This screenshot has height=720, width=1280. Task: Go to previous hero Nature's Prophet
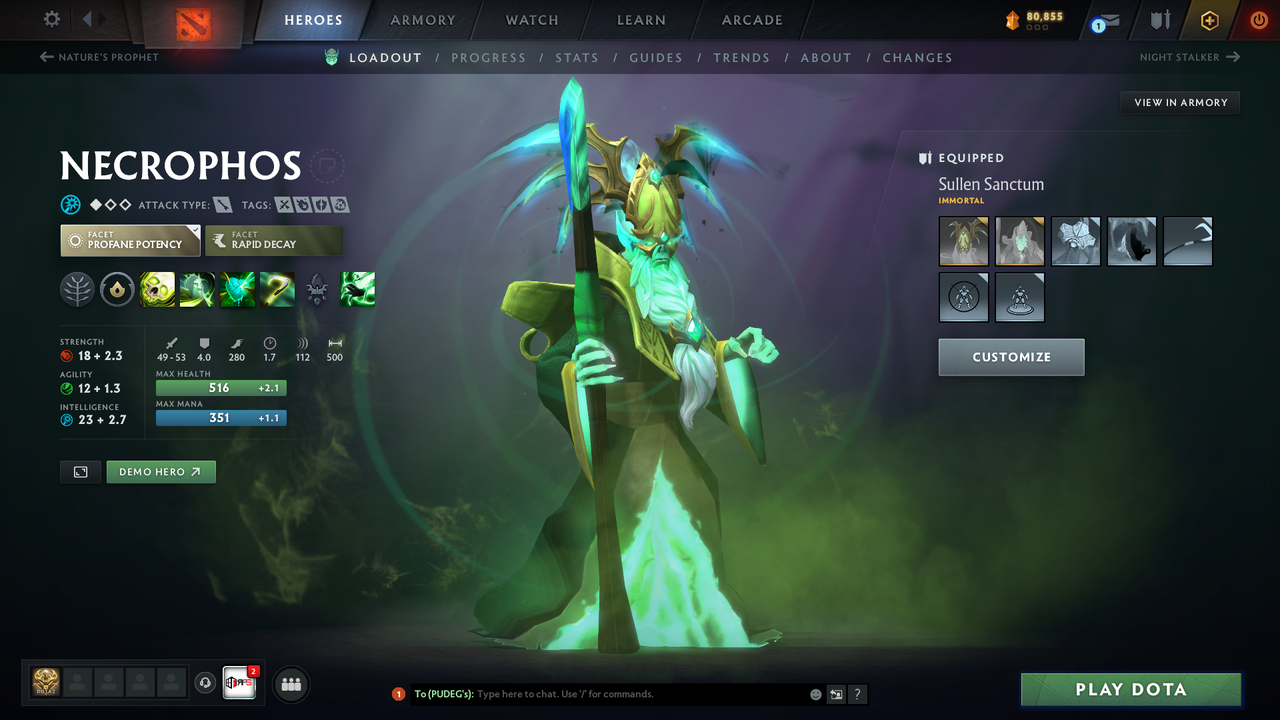pos(99,57)
